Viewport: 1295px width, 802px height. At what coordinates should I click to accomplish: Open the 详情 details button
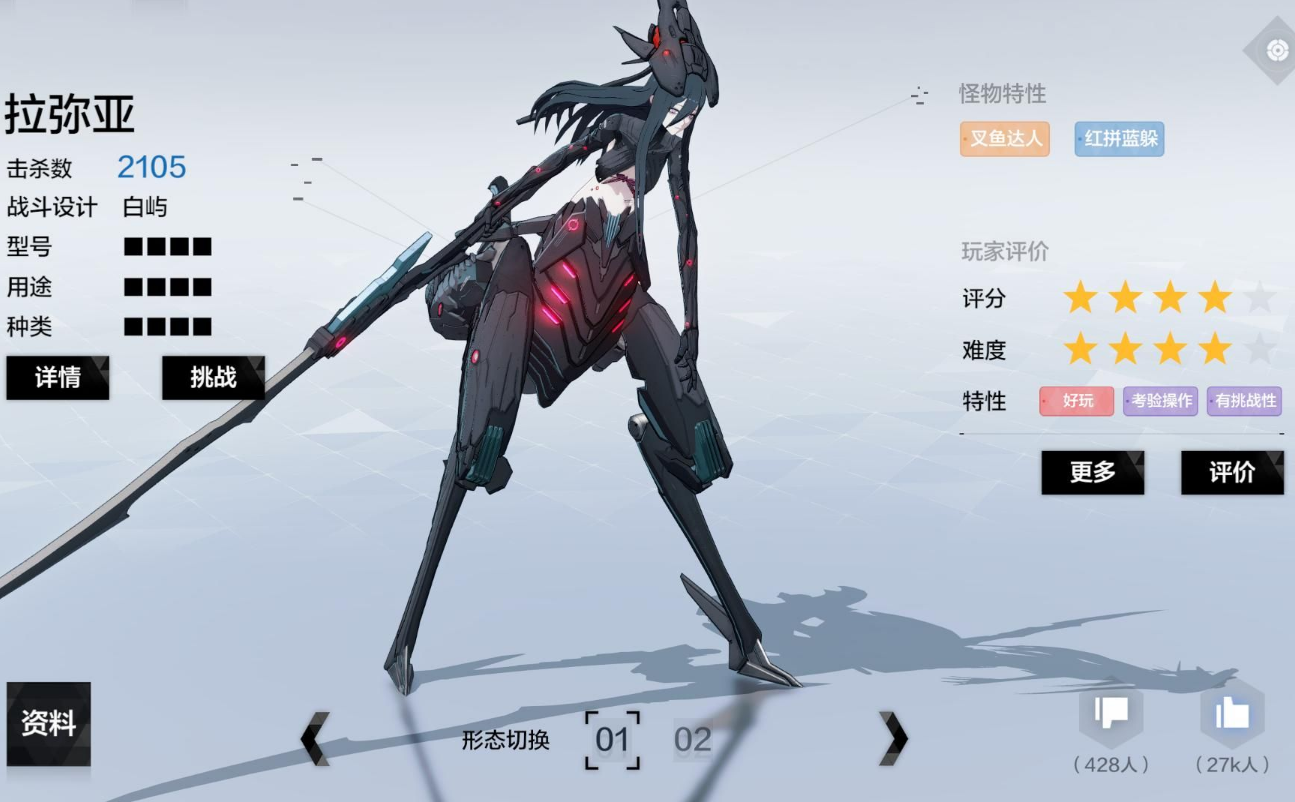[x=58, y=377]
